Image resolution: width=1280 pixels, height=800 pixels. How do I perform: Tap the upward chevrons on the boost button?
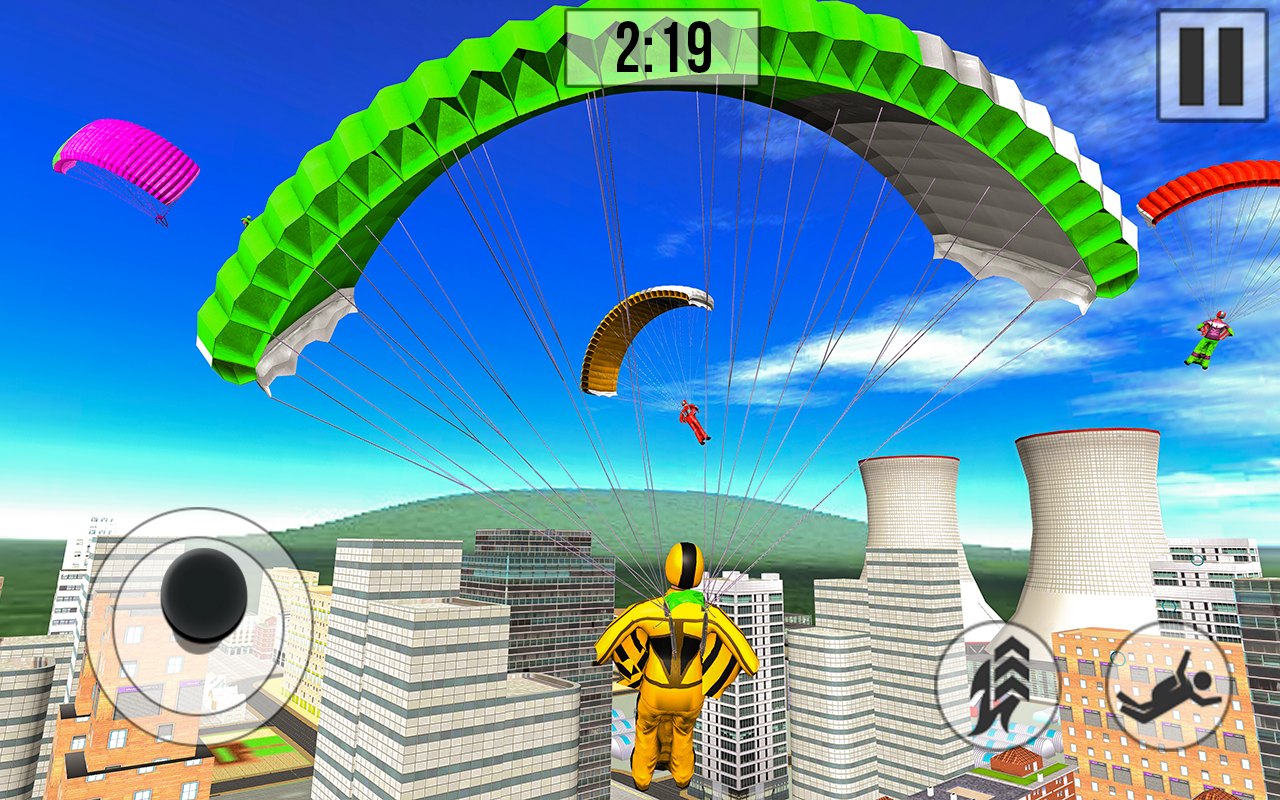tap(1010, 665)
